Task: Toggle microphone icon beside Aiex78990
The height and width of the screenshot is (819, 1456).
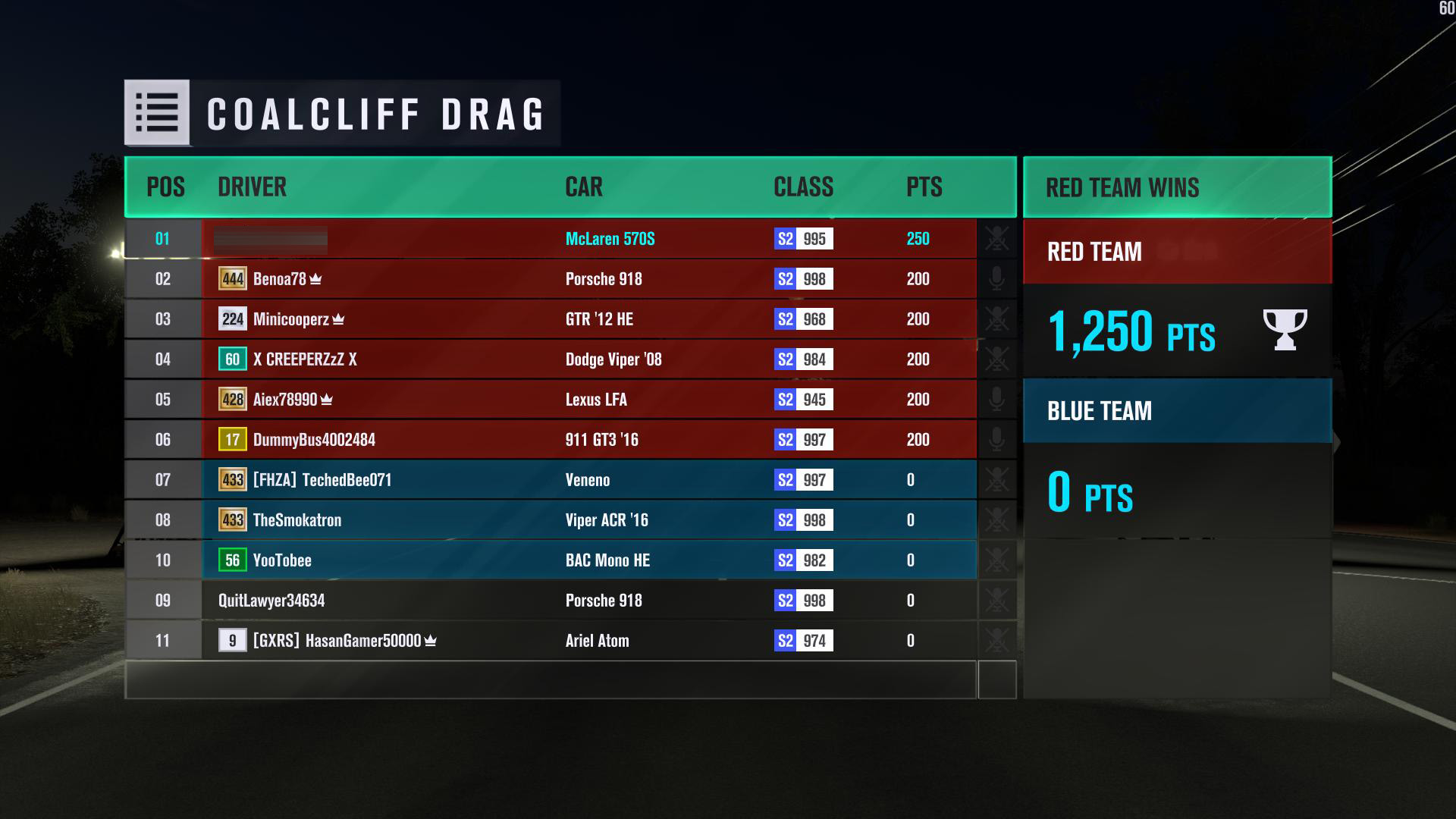Action: coord(996,400)
